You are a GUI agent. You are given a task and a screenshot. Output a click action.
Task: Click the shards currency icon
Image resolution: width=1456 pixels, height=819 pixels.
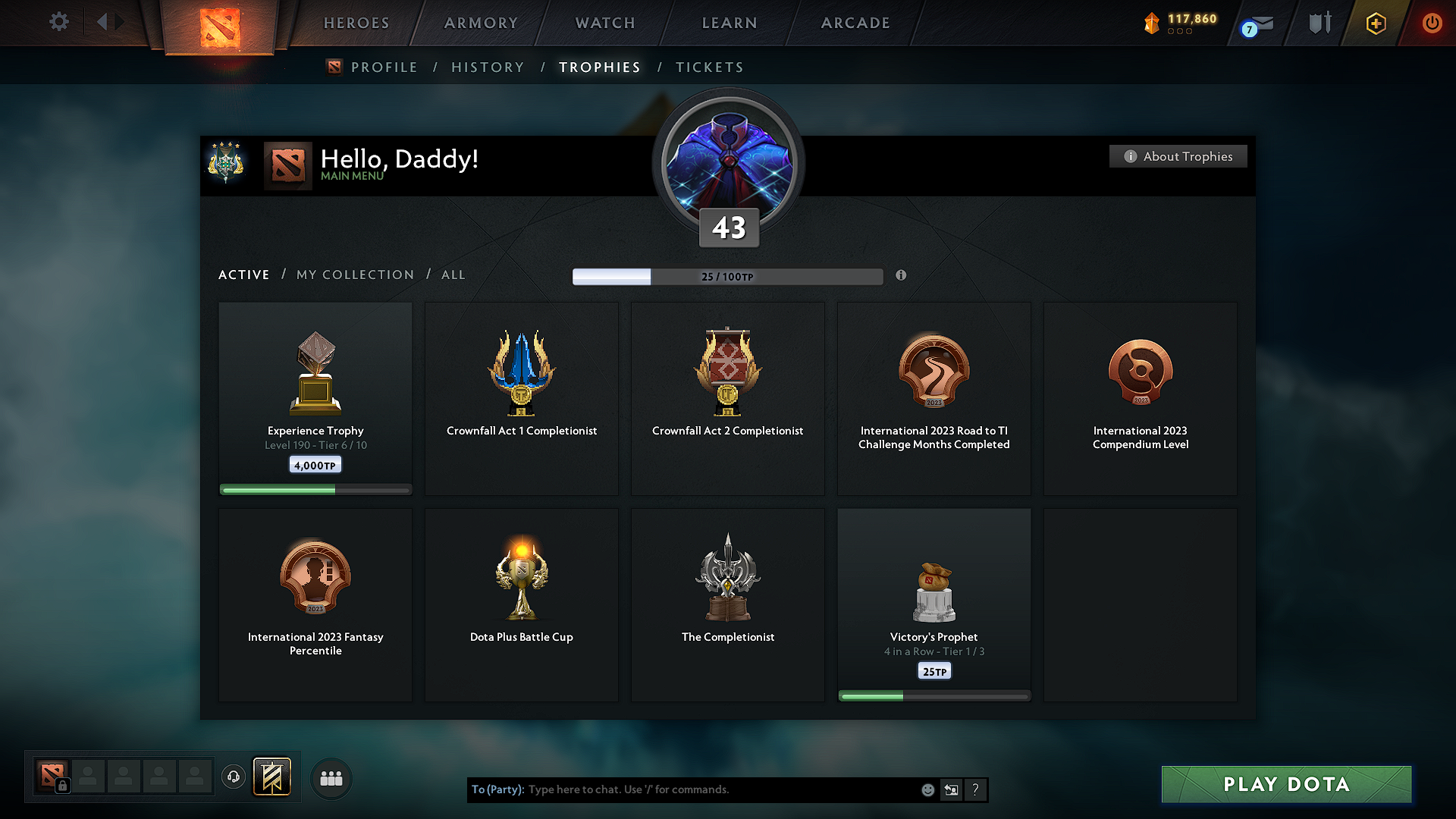(1151, 24)
